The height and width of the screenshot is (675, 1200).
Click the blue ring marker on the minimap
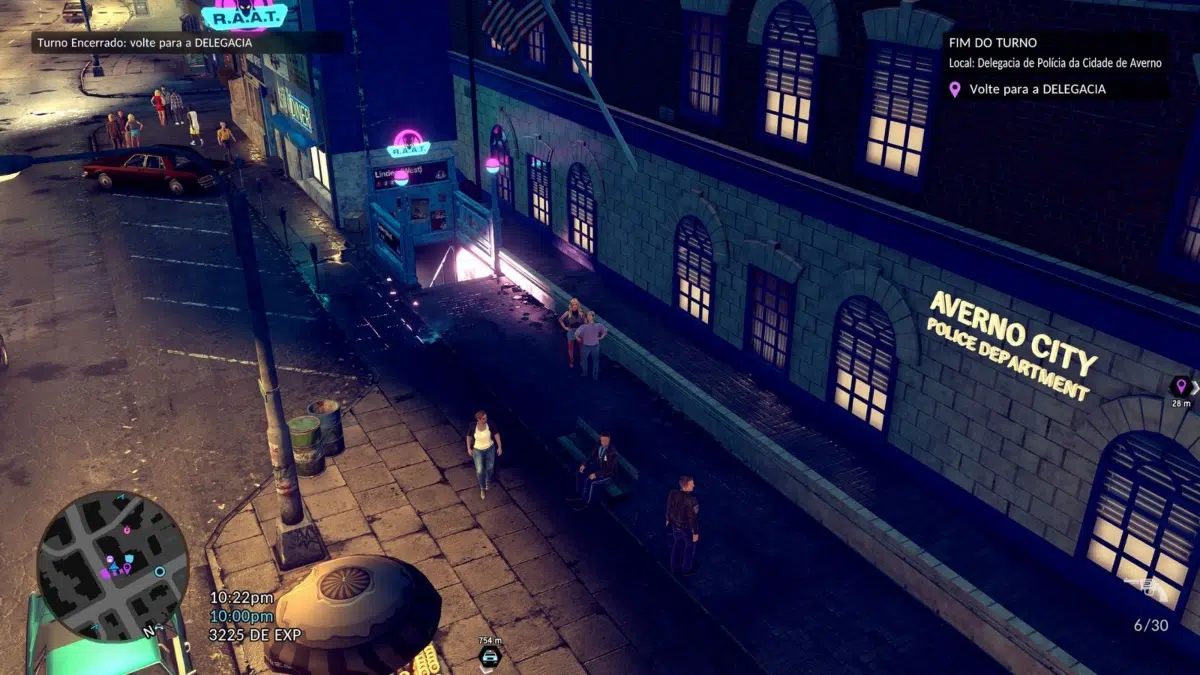point(159,571)
